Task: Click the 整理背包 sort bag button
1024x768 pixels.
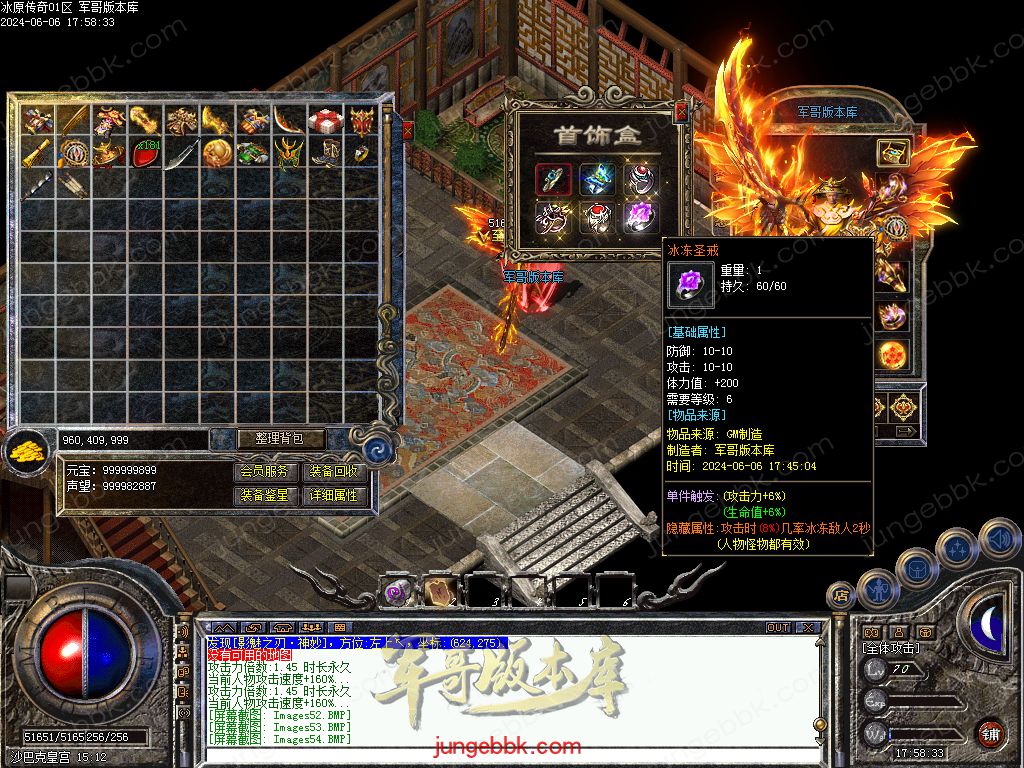Action: pyautogui.click(x=267, y=439)
